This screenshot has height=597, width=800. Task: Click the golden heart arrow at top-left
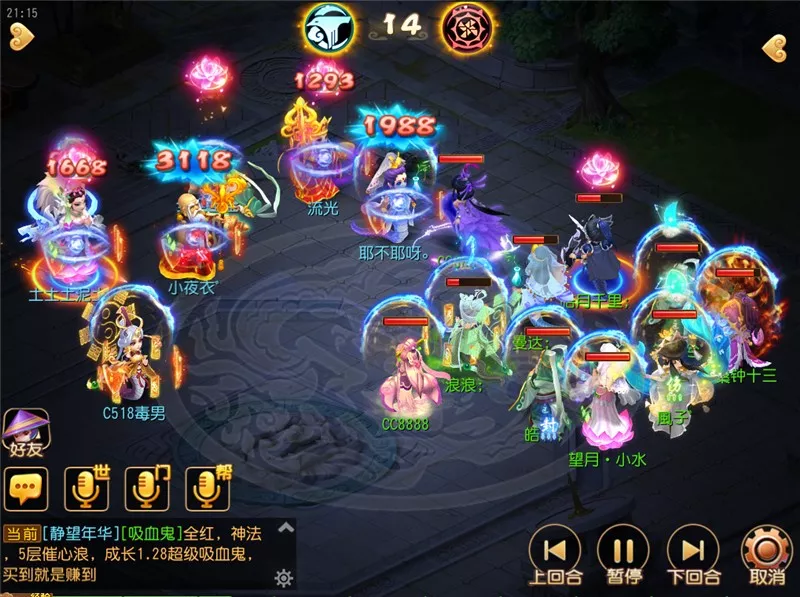(x=20, y=38)
